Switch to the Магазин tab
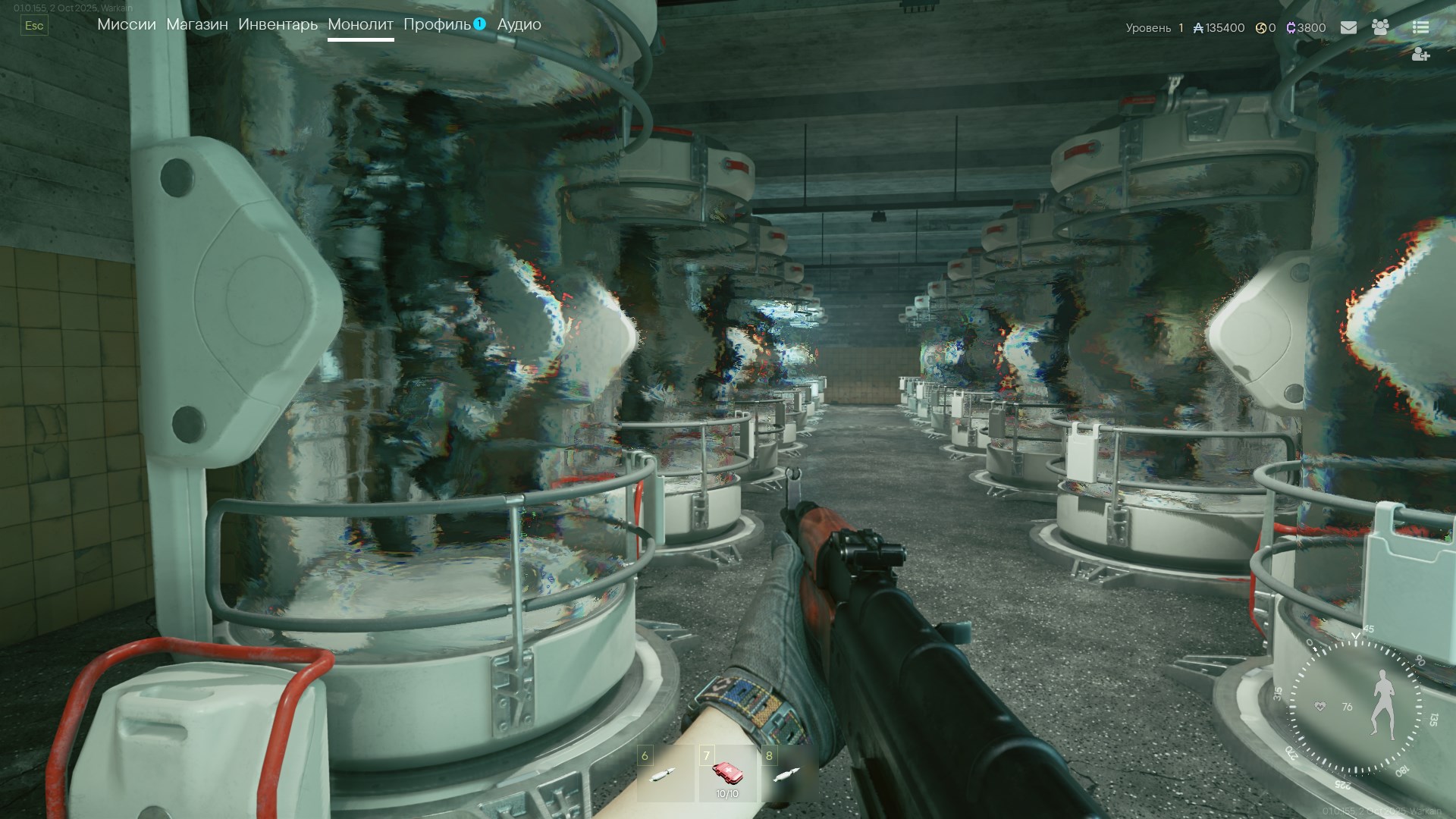The width and height of the screenshot is (1456, 819). (197, 24)
